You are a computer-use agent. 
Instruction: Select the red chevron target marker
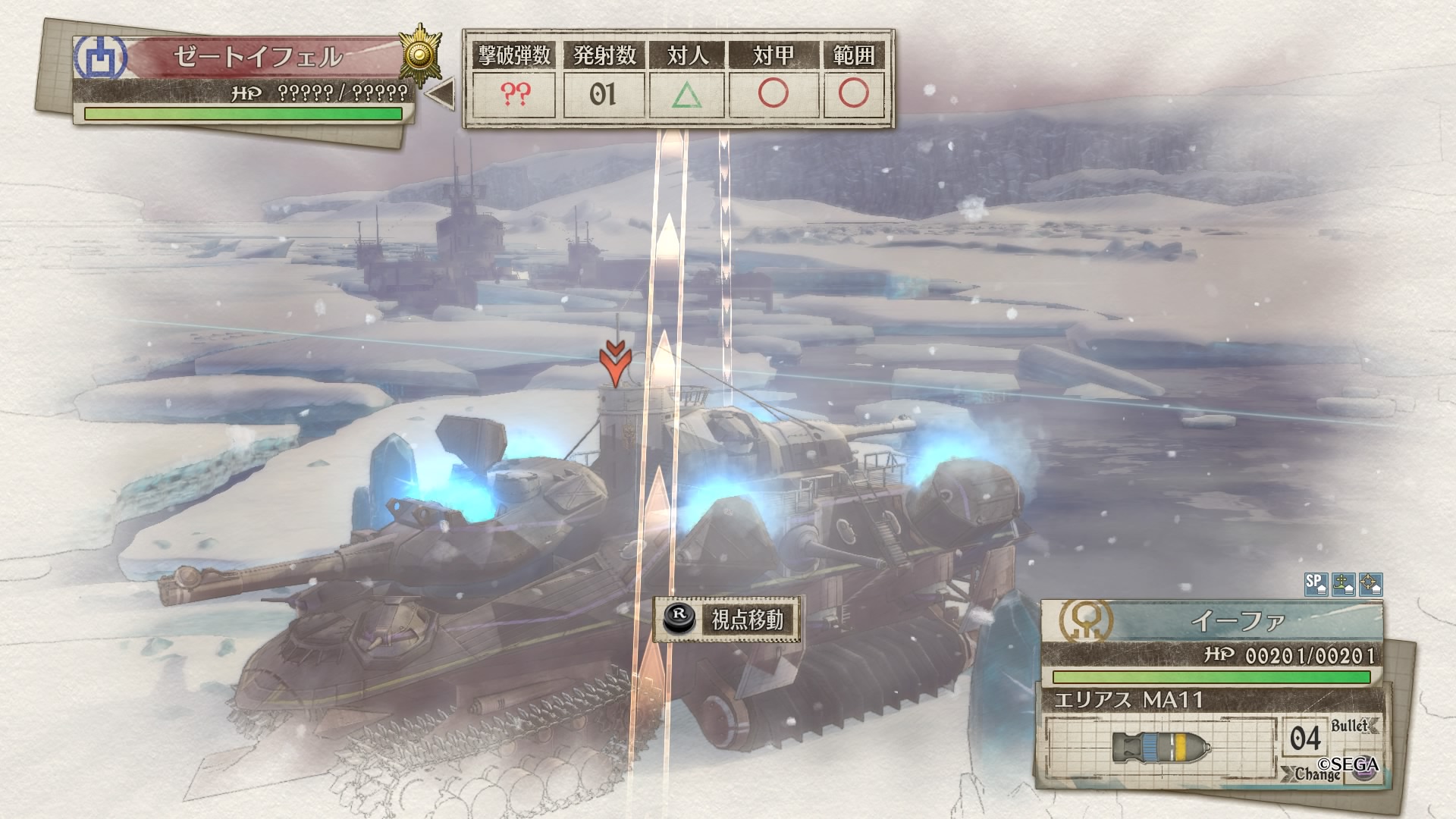(x=615, y=362)
